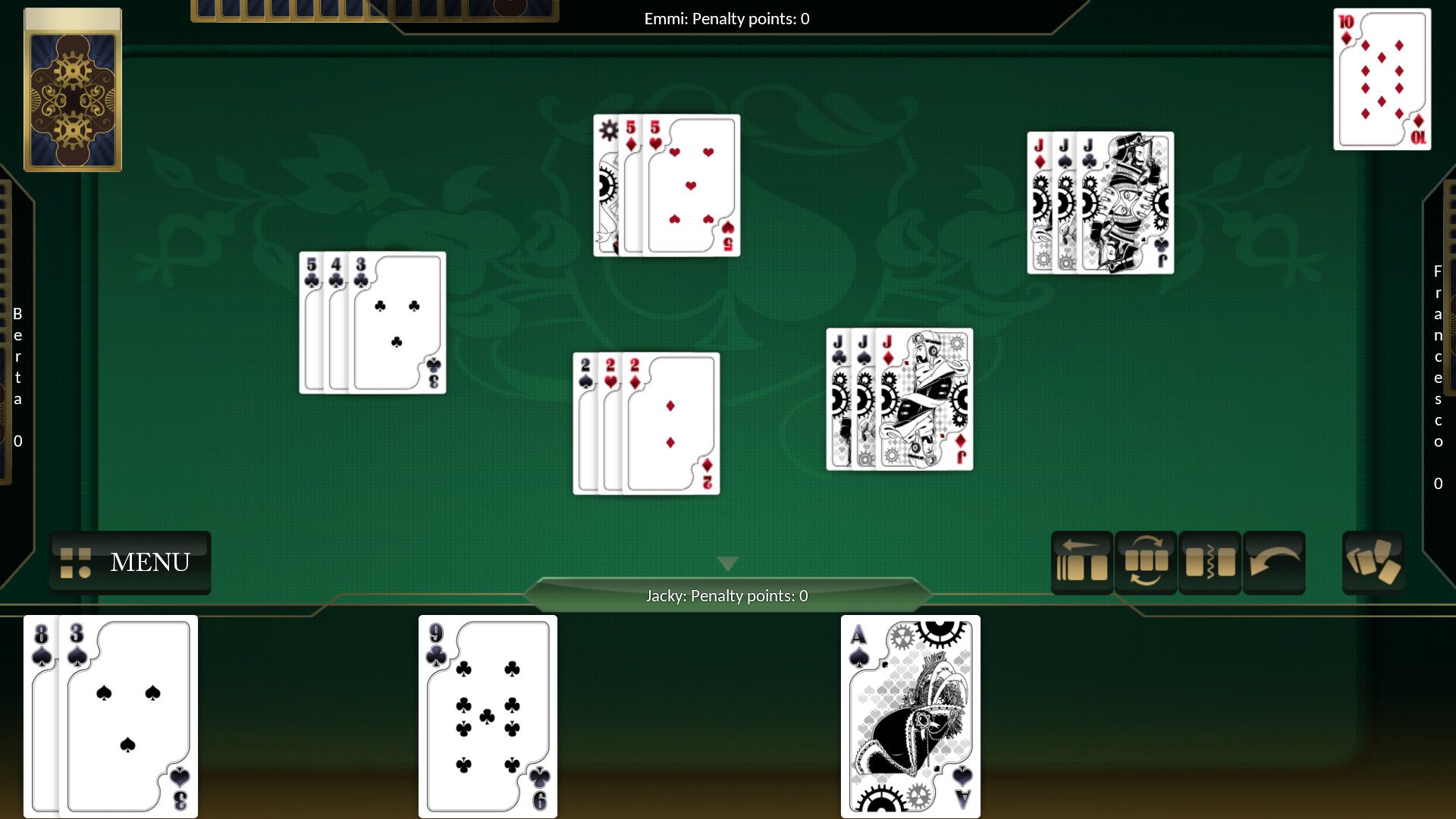Click the undo last move icon

tap(1274, 562)
